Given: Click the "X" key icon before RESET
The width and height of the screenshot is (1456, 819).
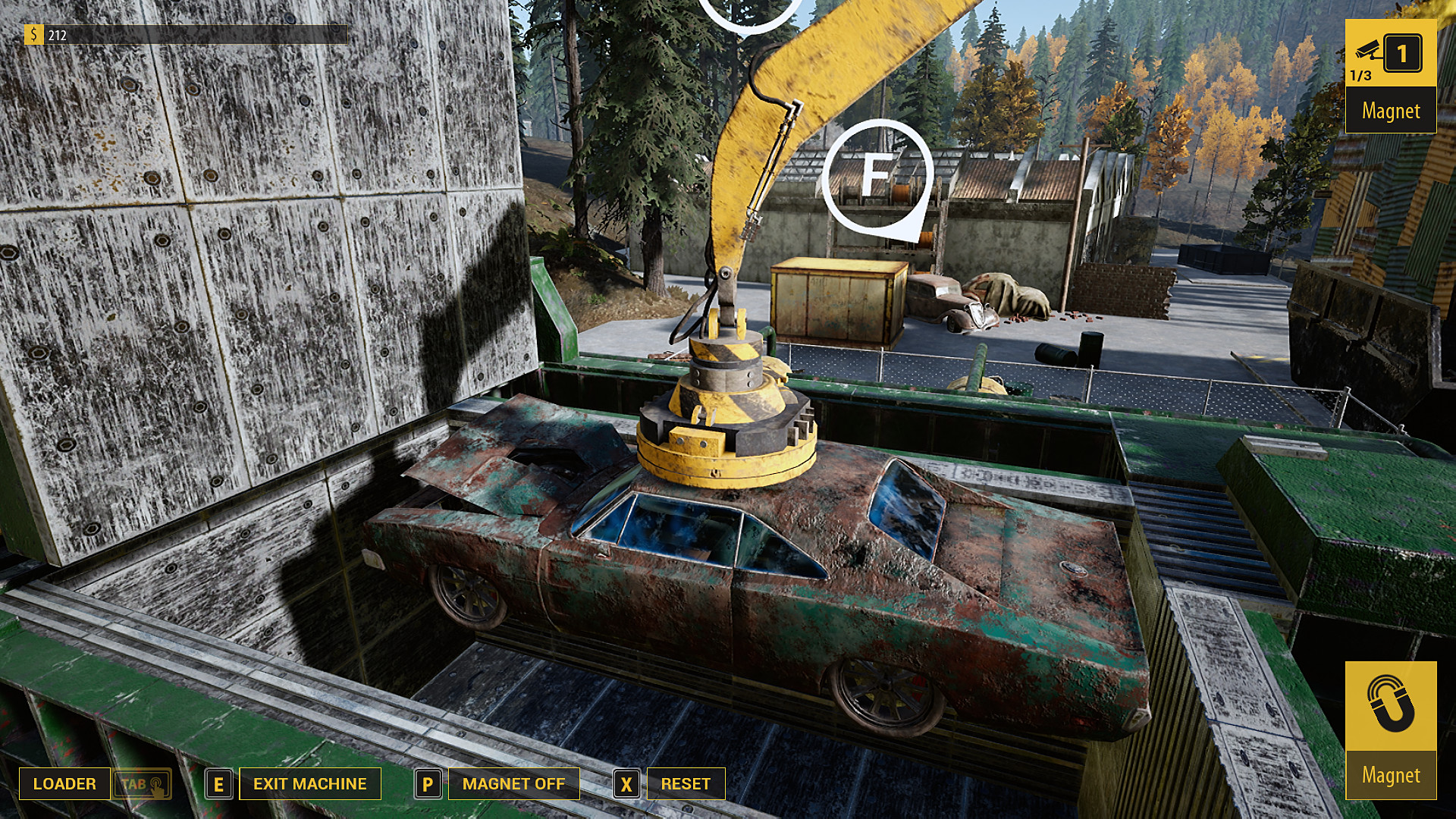Looking at the screenshot, I should point(626,783).
